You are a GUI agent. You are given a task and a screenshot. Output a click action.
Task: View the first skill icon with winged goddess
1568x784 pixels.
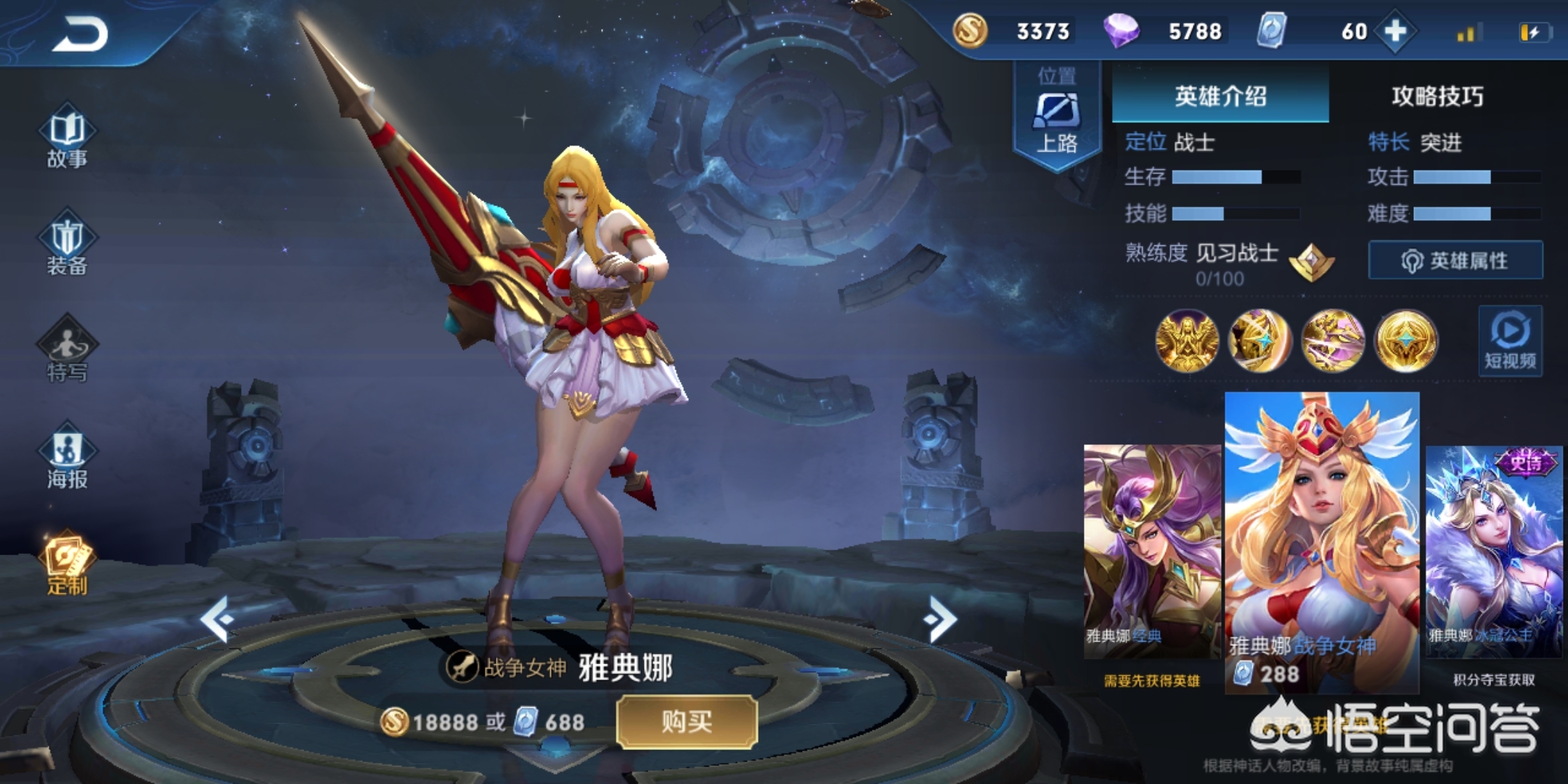click(1187, 340)
